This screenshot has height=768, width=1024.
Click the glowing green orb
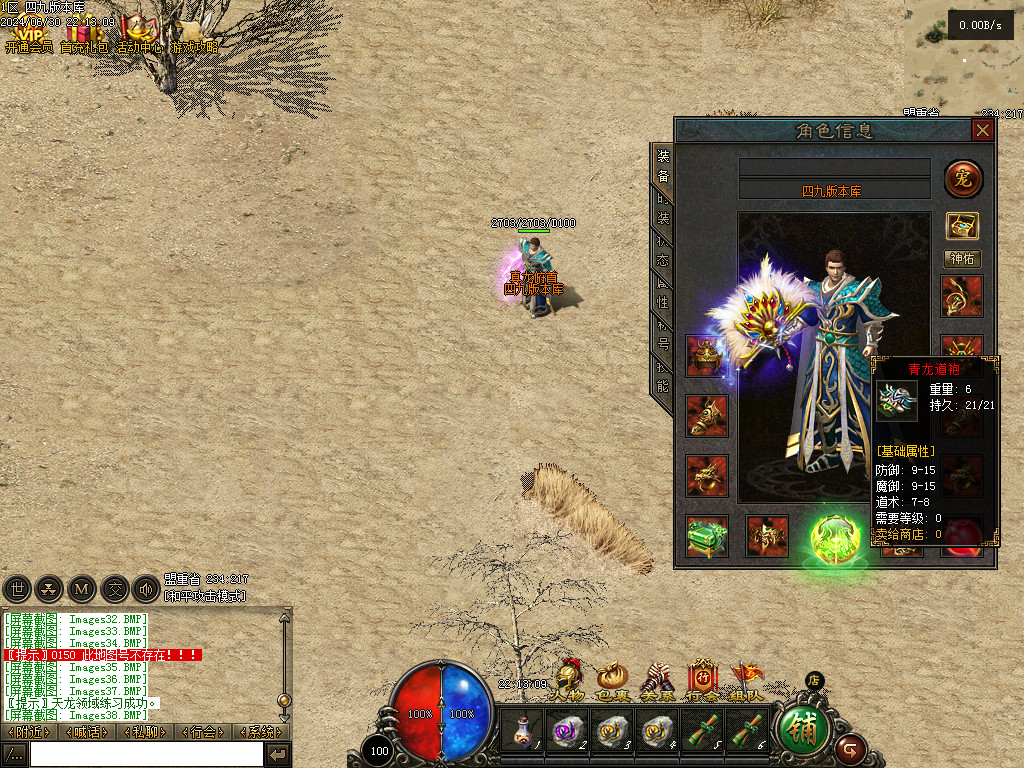[835, 538]
